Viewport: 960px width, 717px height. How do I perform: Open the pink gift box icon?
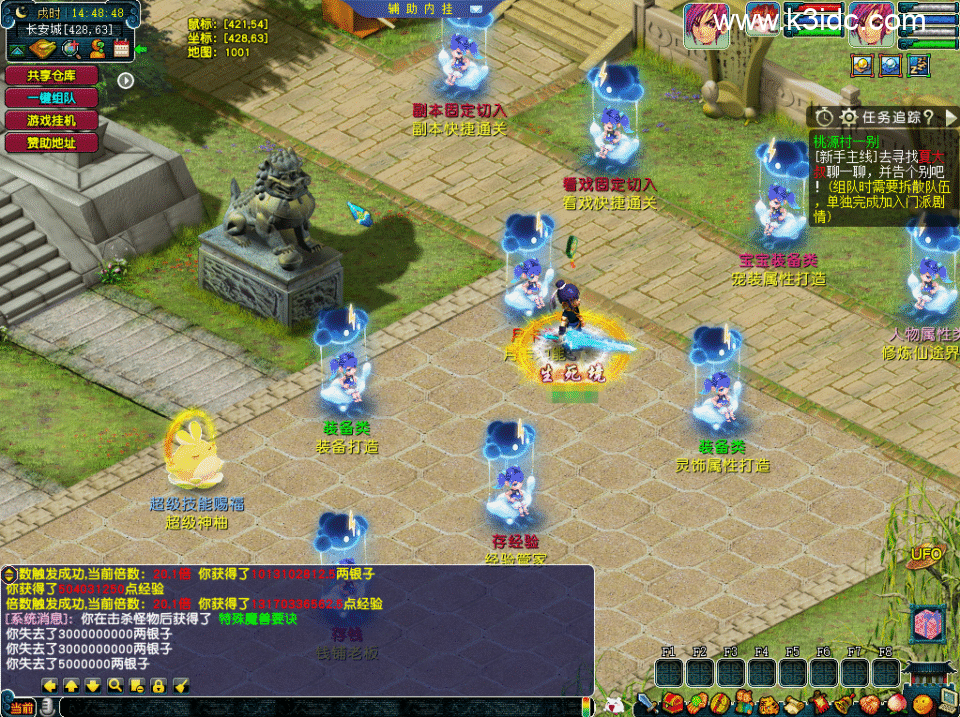pyautogui.click(x=927, y=624)
